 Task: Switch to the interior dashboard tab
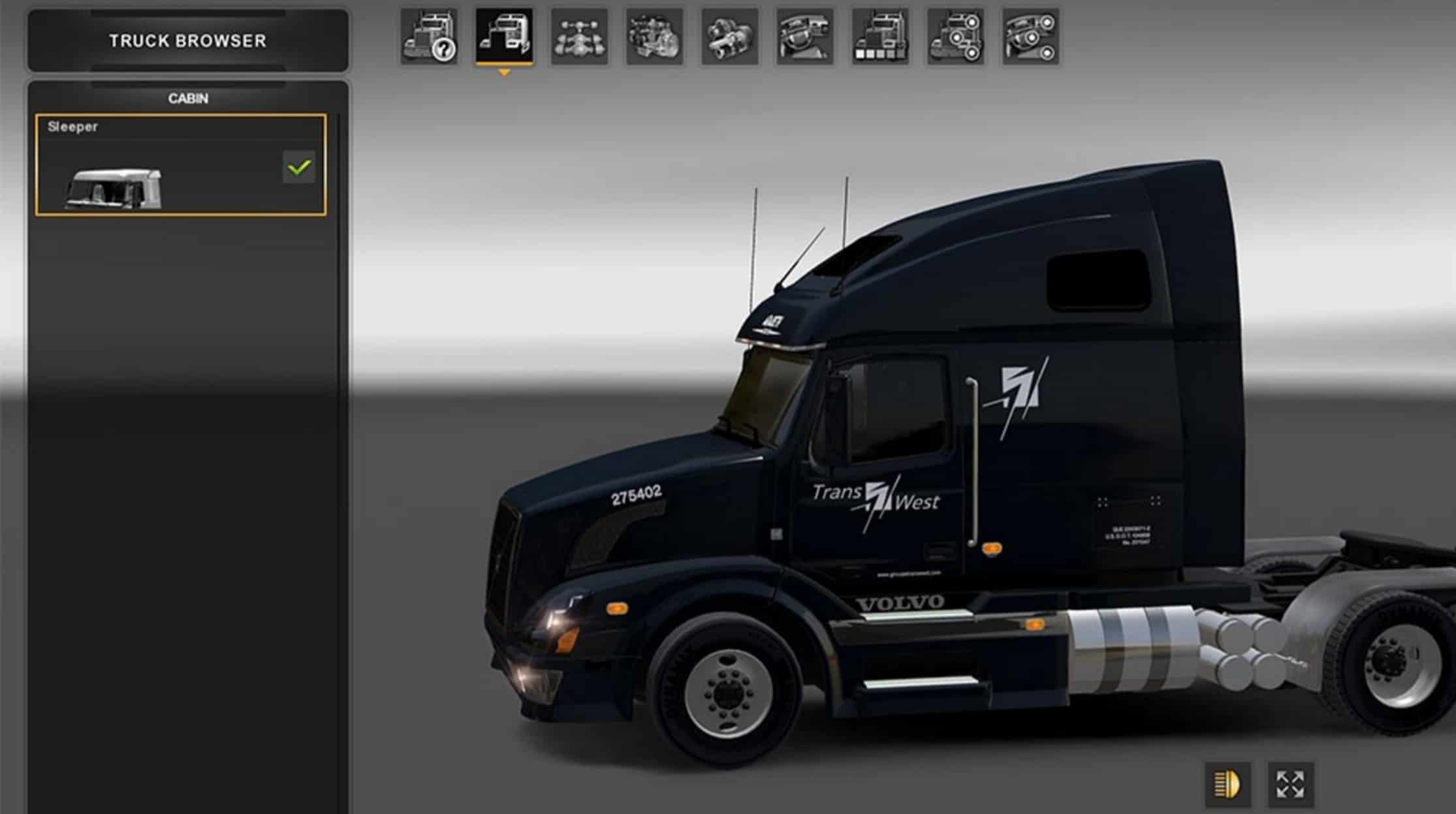[805, 37]
